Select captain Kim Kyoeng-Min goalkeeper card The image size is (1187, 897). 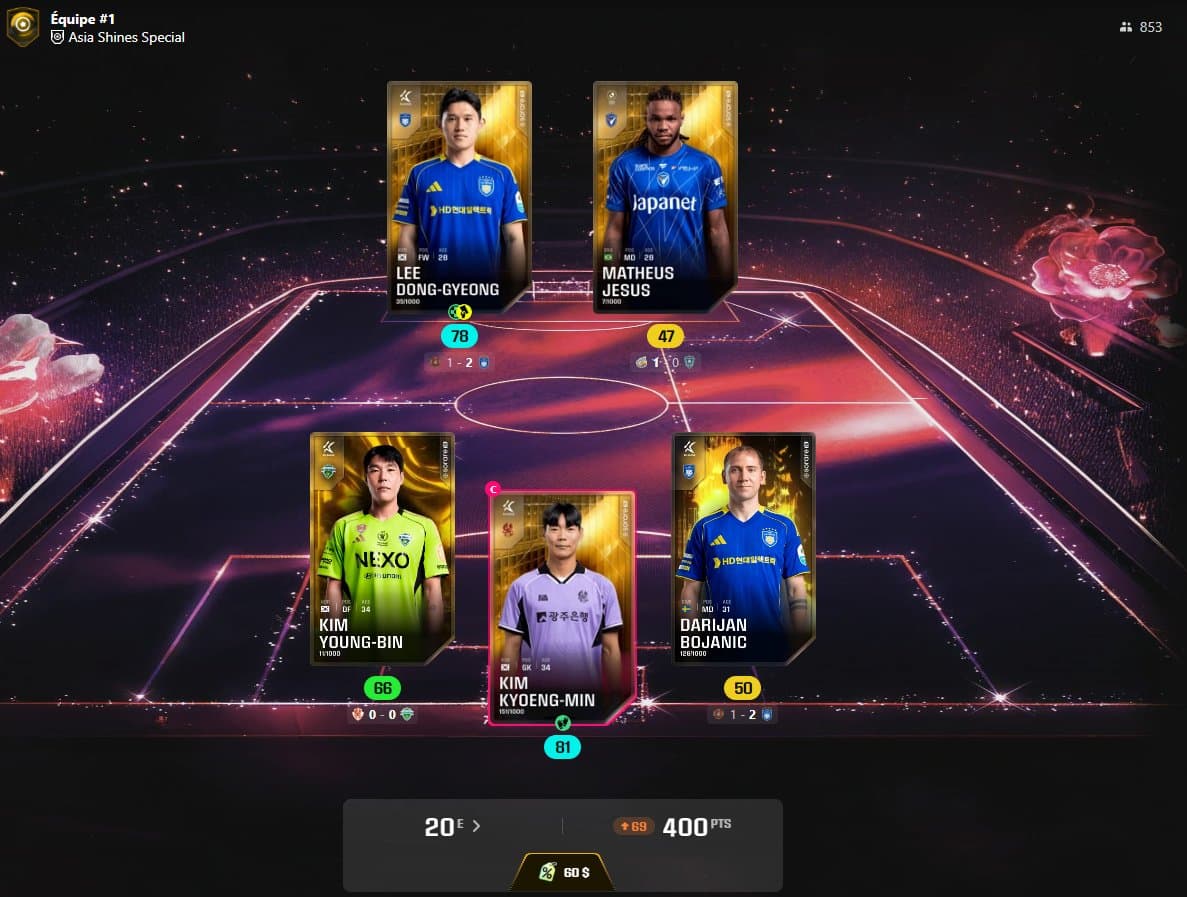pyautogui.click(x=562, y=607)
